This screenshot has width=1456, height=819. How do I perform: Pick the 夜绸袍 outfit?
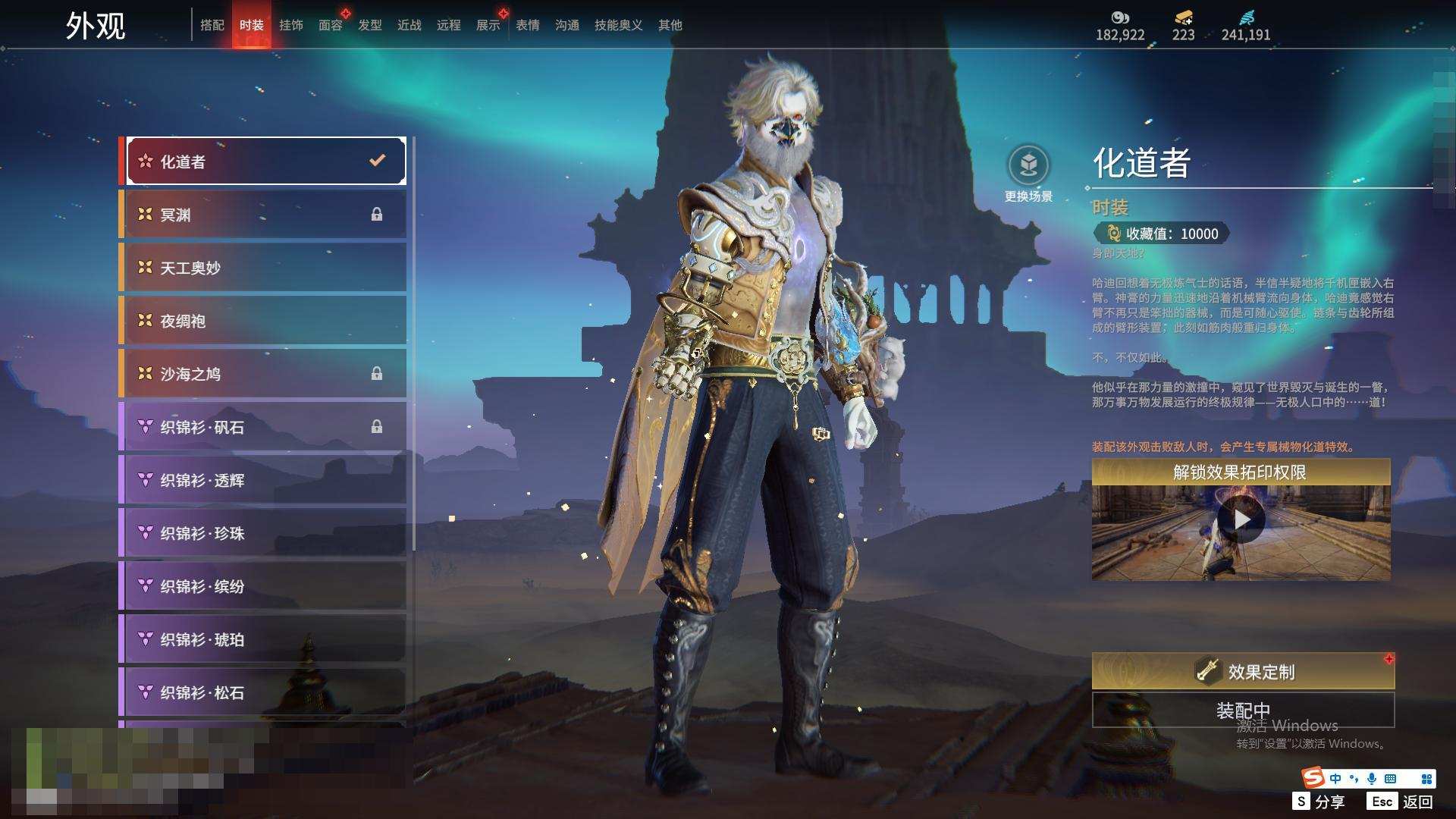tap(265, 321)
